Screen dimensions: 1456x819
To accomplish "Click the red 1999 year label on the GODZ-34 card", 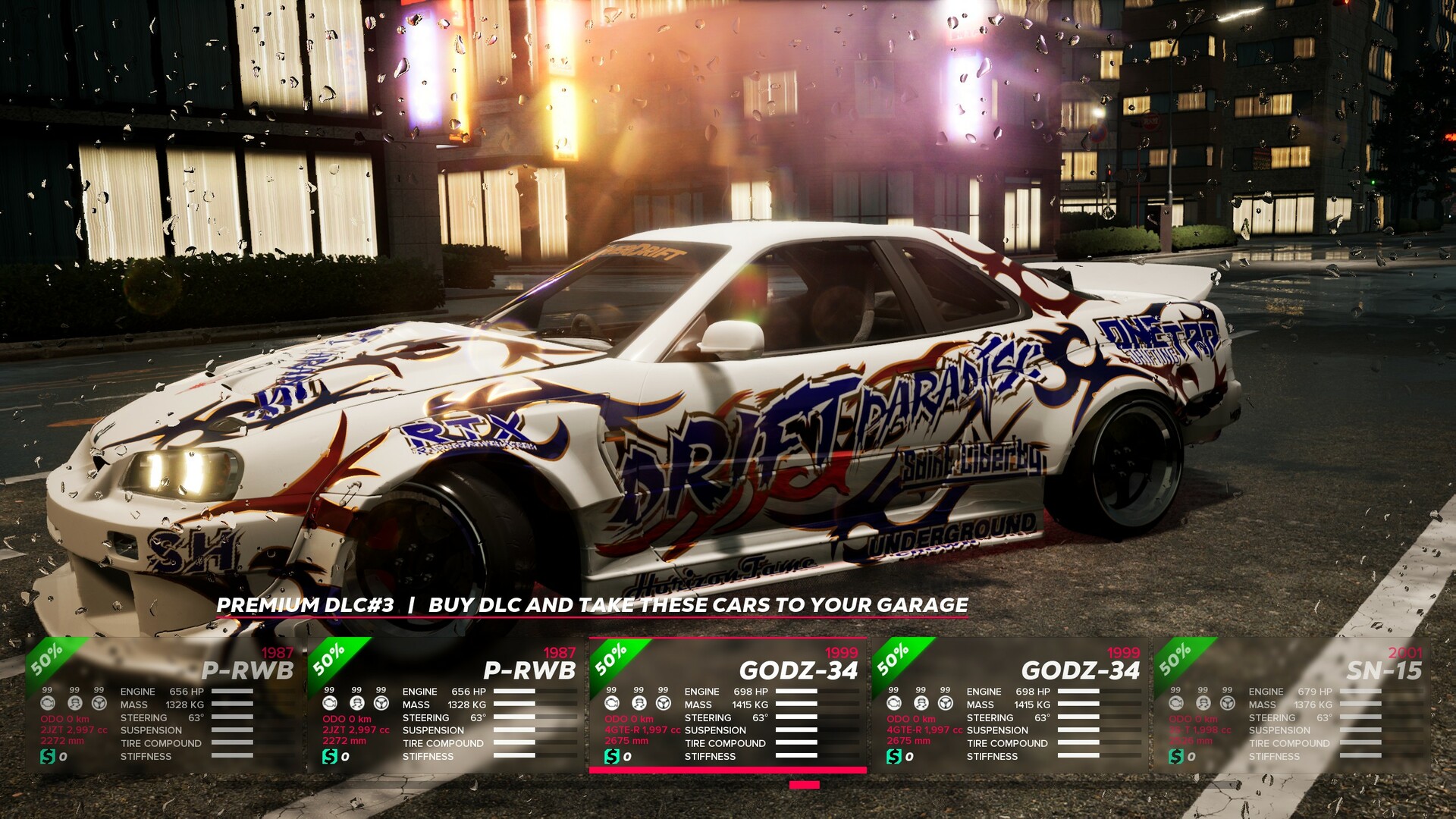I will tap(847, 654).
